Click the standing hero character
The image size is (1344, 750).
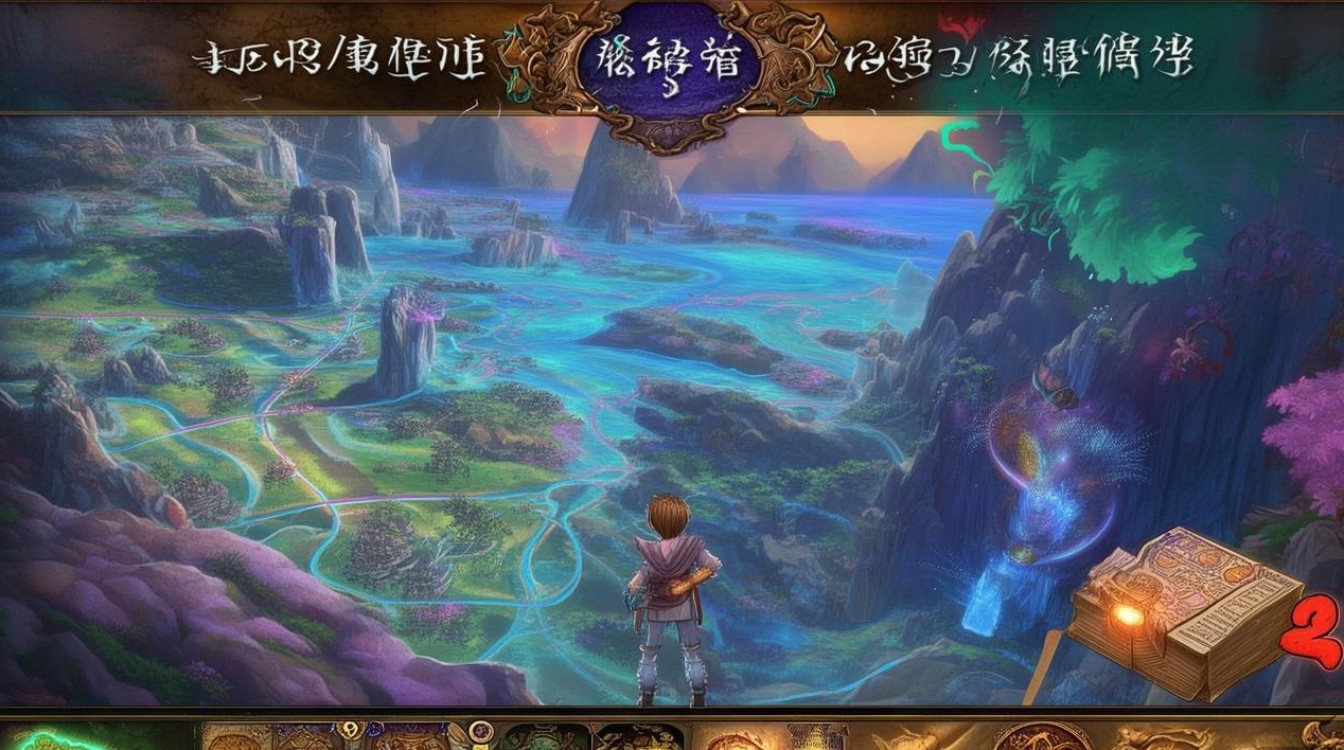[x=668, y=600]
